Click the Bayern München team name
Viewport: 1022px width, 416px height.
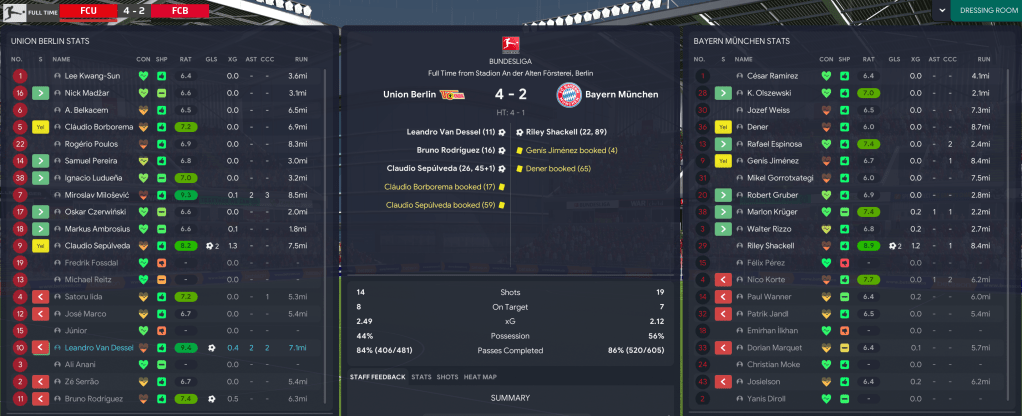(x=621, y=95)
